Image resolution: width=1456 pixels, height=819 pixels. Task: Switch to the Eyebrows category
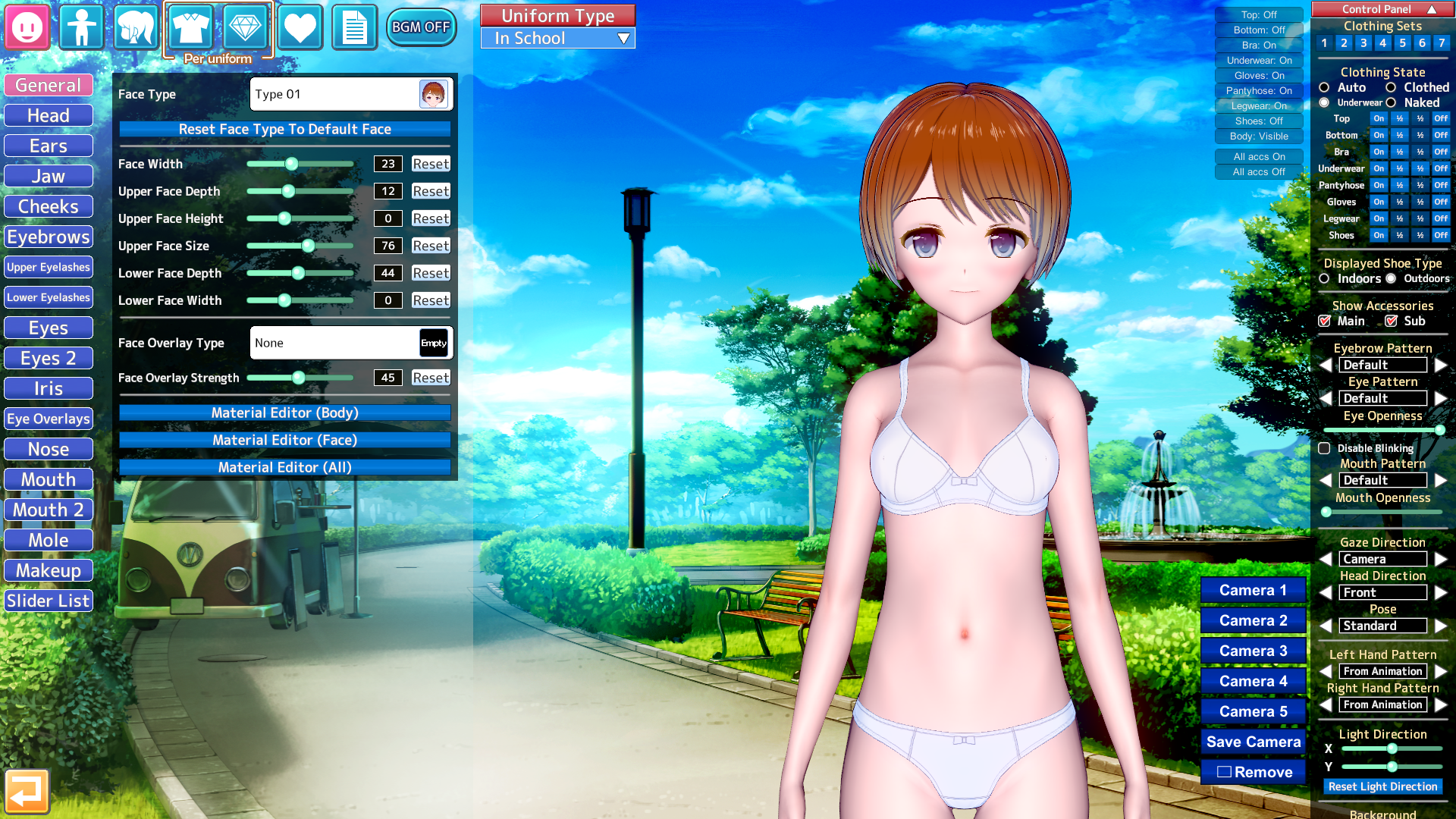pos(49,237)
